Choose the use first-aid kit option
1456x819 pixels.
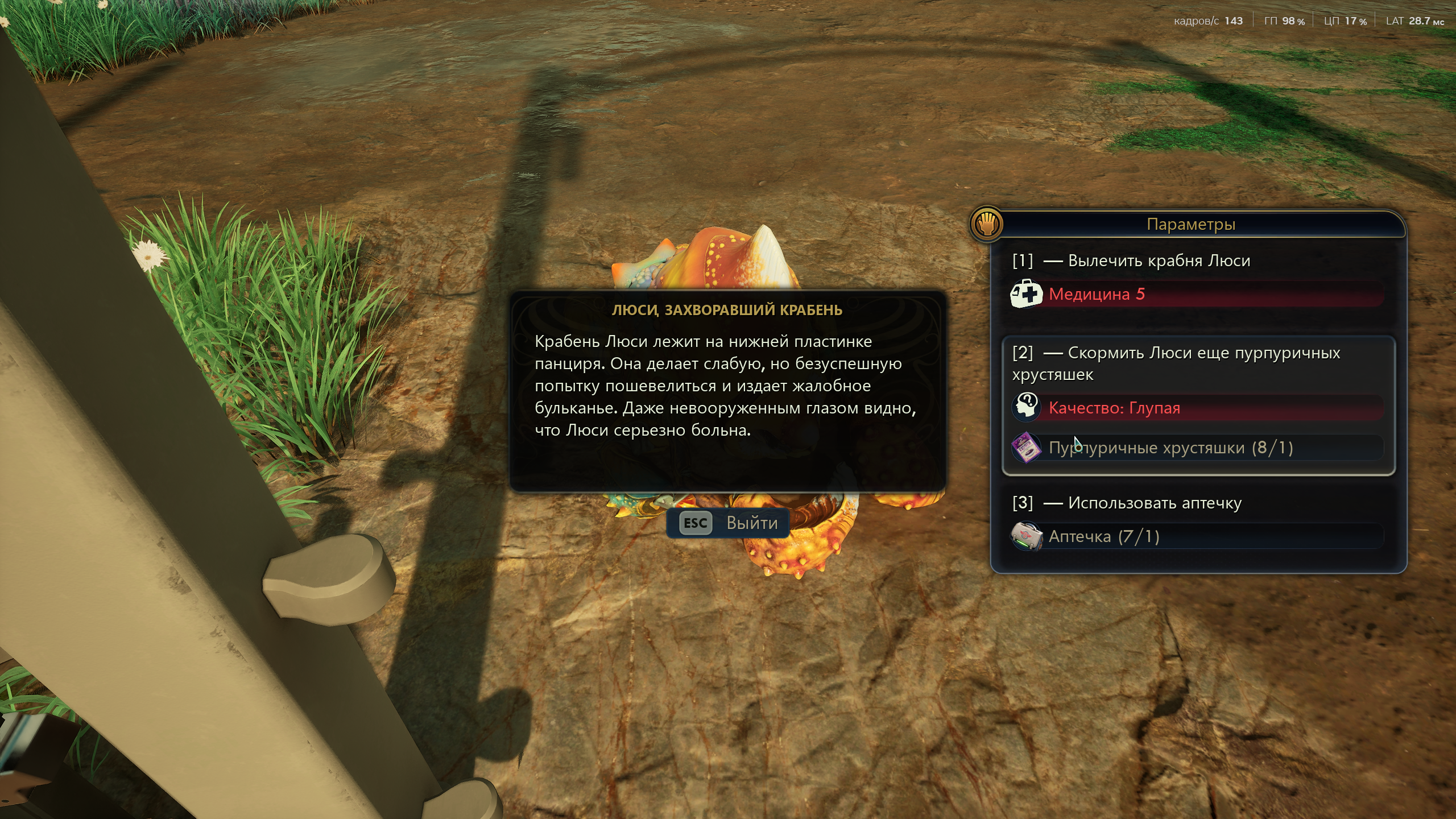click(x=1154, y=503)
